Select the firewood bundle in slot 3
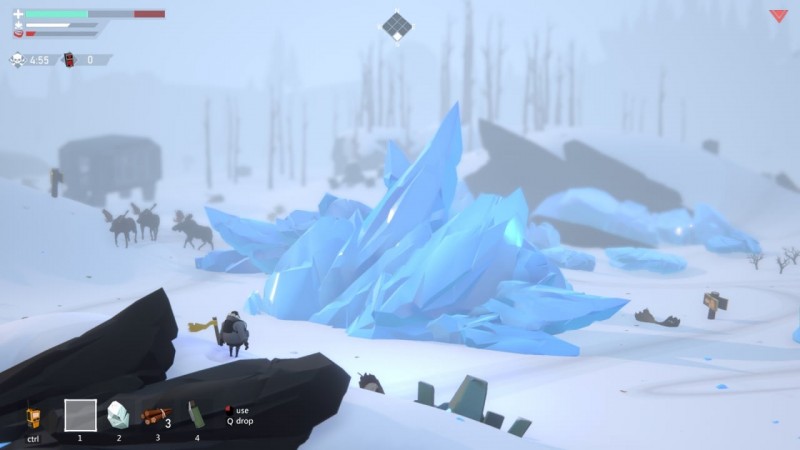Image resolution: width=800 pixels, height=450 pixels. click(155, 415)
